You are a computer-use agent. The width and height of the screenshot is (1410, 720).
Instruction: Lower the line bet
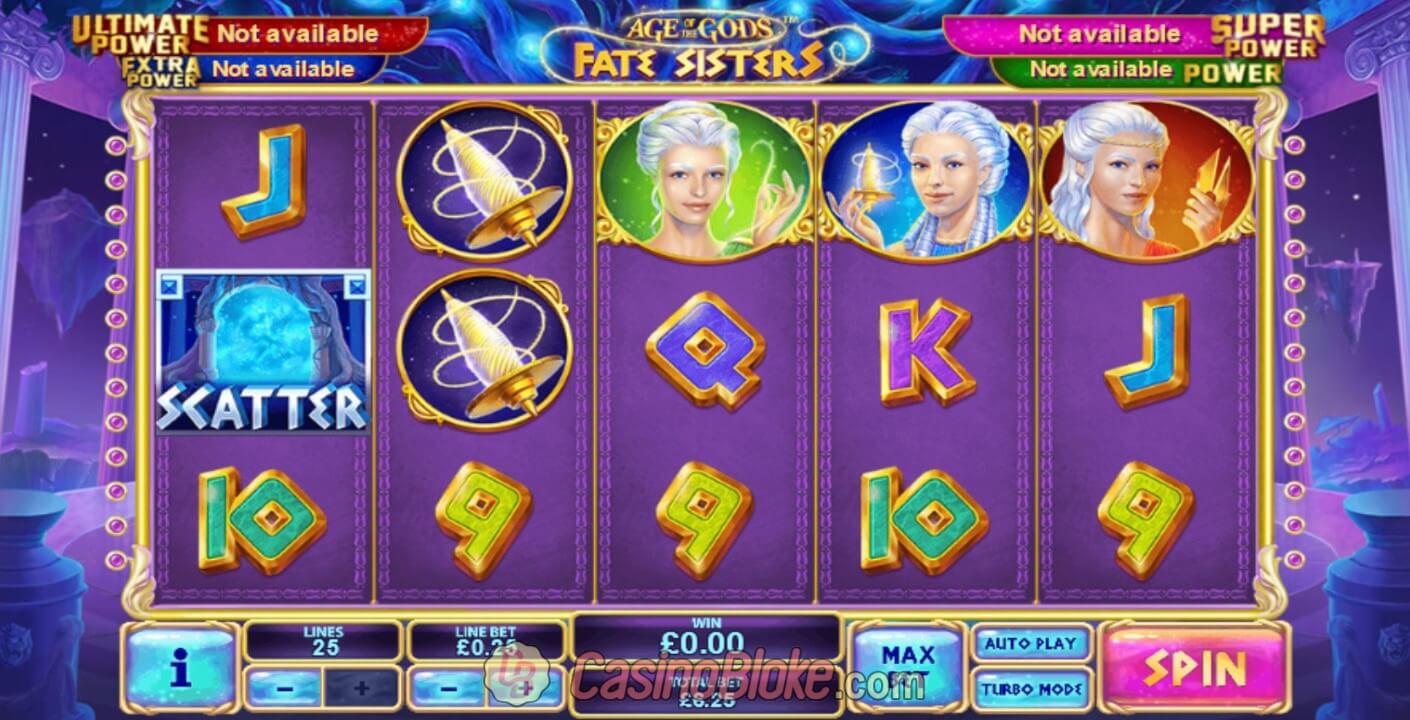[x=448, y=688]
